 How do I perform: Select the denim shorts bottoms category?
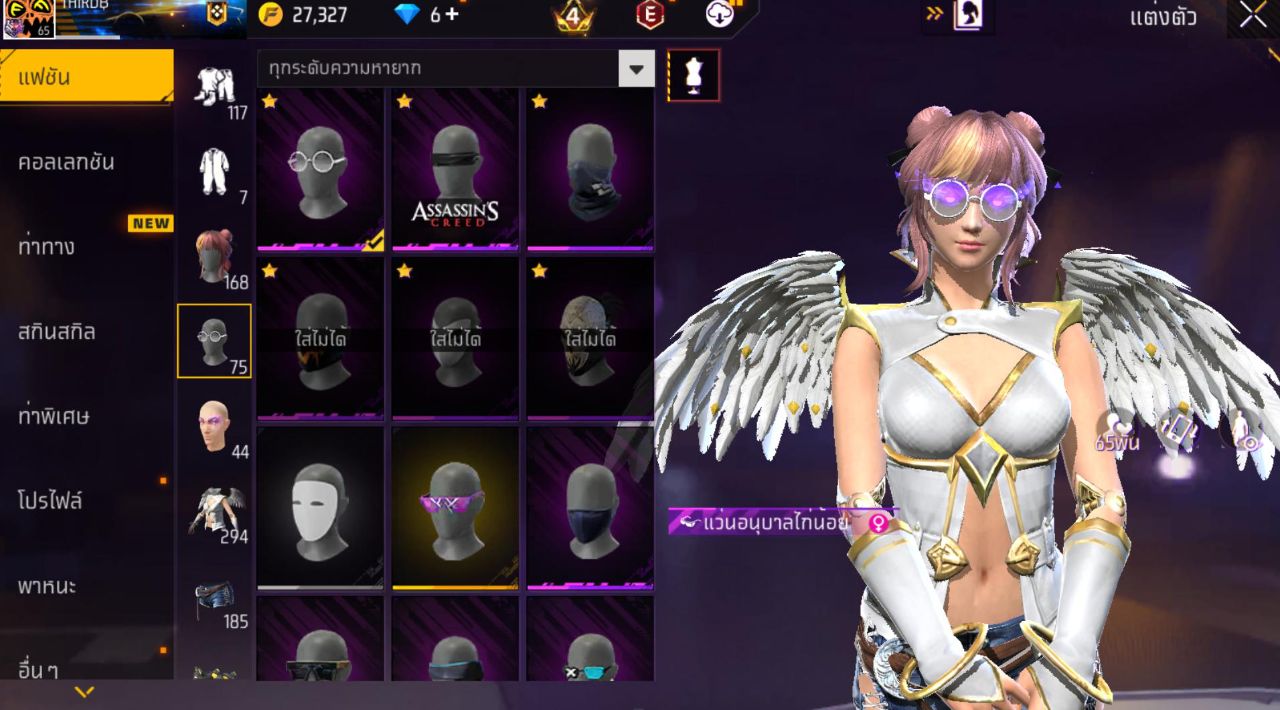coord(214,600)
